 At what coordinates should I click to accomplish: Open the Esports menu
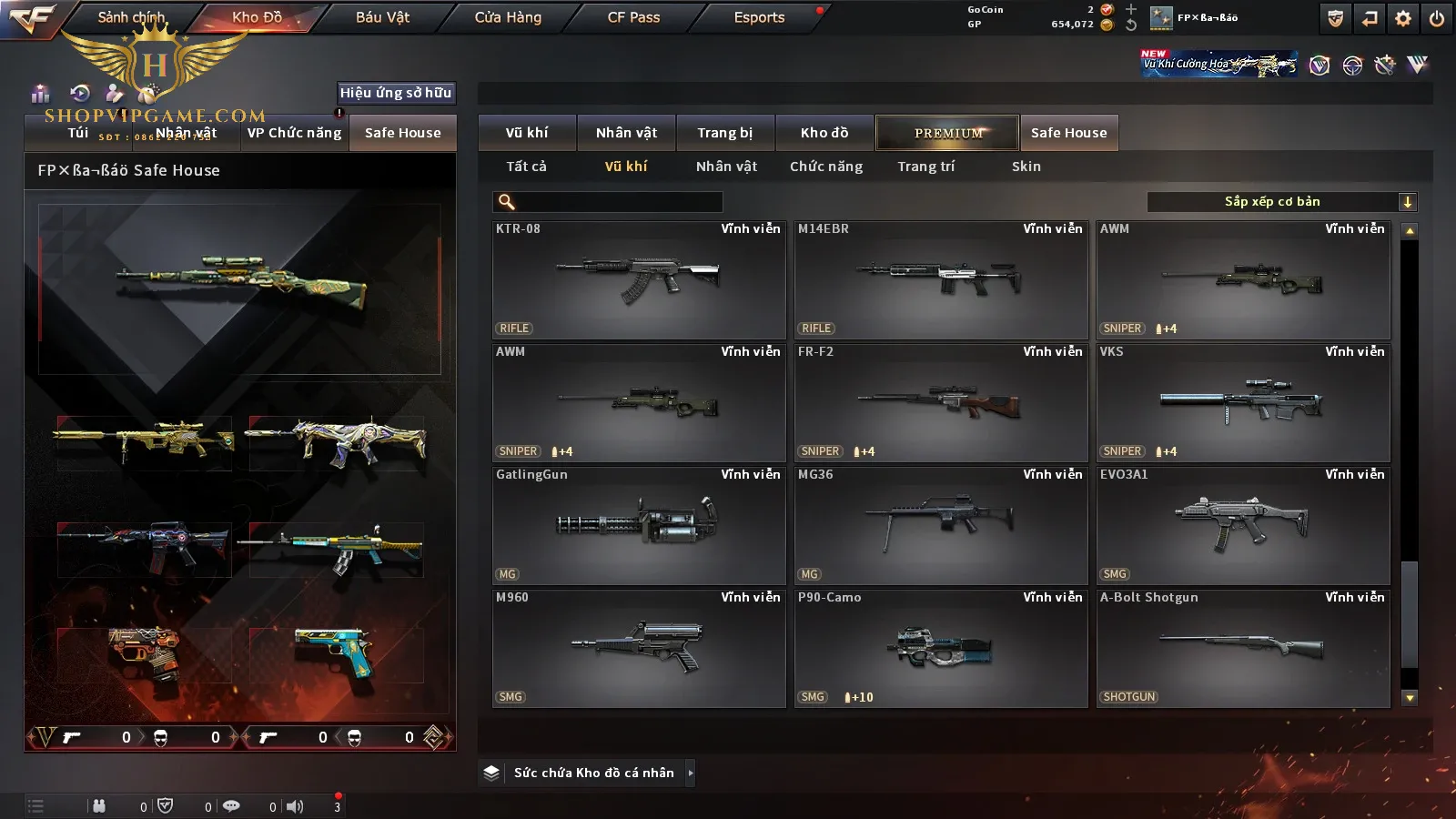click(x=759, y=17)
